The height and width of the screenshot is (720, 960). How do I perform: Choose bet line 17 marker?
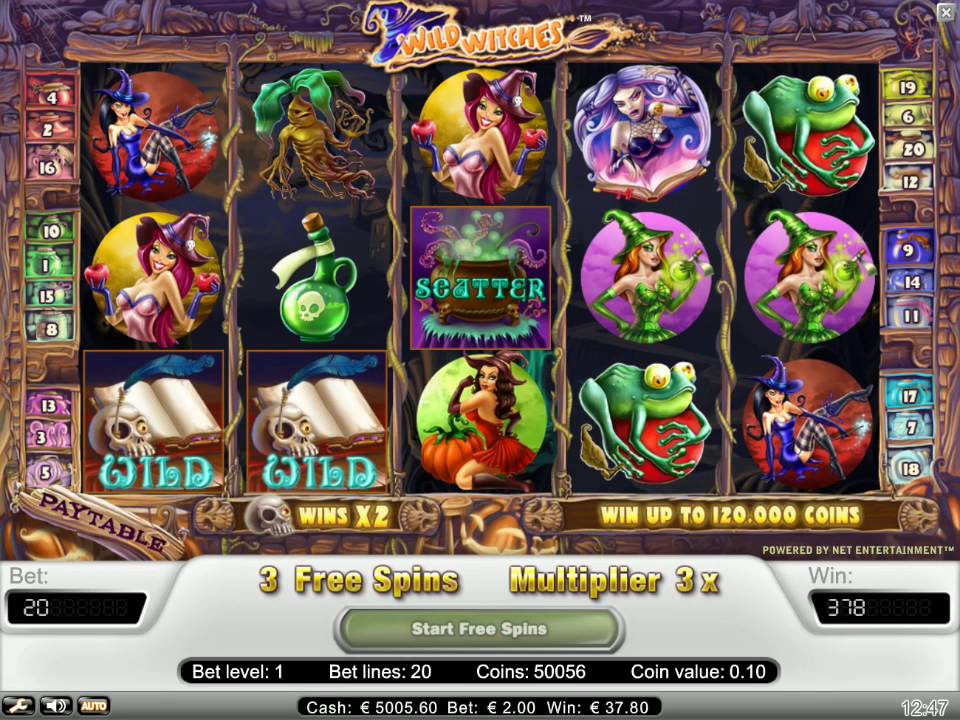click(908, 395)
